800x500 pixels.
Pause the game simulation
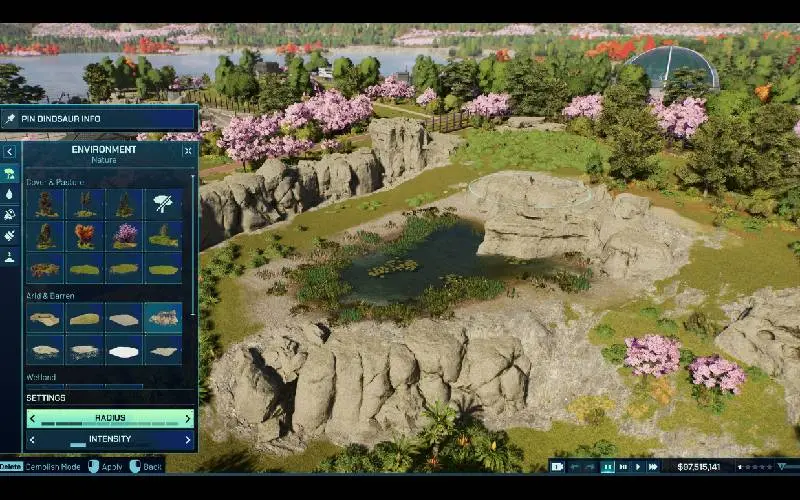pyautogui.click(x=607, y=466)
